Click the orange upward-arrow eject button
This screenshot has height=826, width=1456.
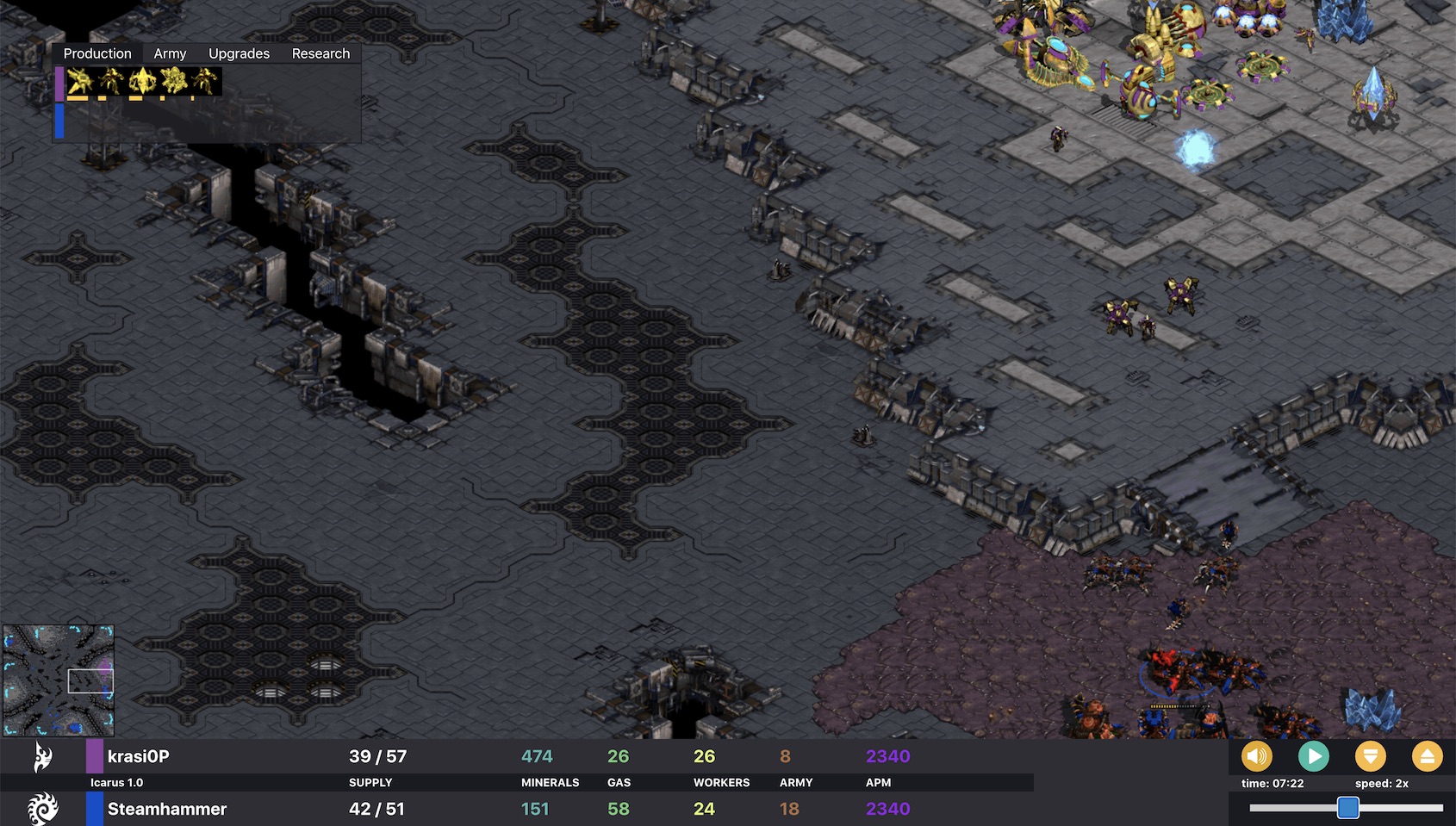pyautogui.click(x=1427, y=756)
